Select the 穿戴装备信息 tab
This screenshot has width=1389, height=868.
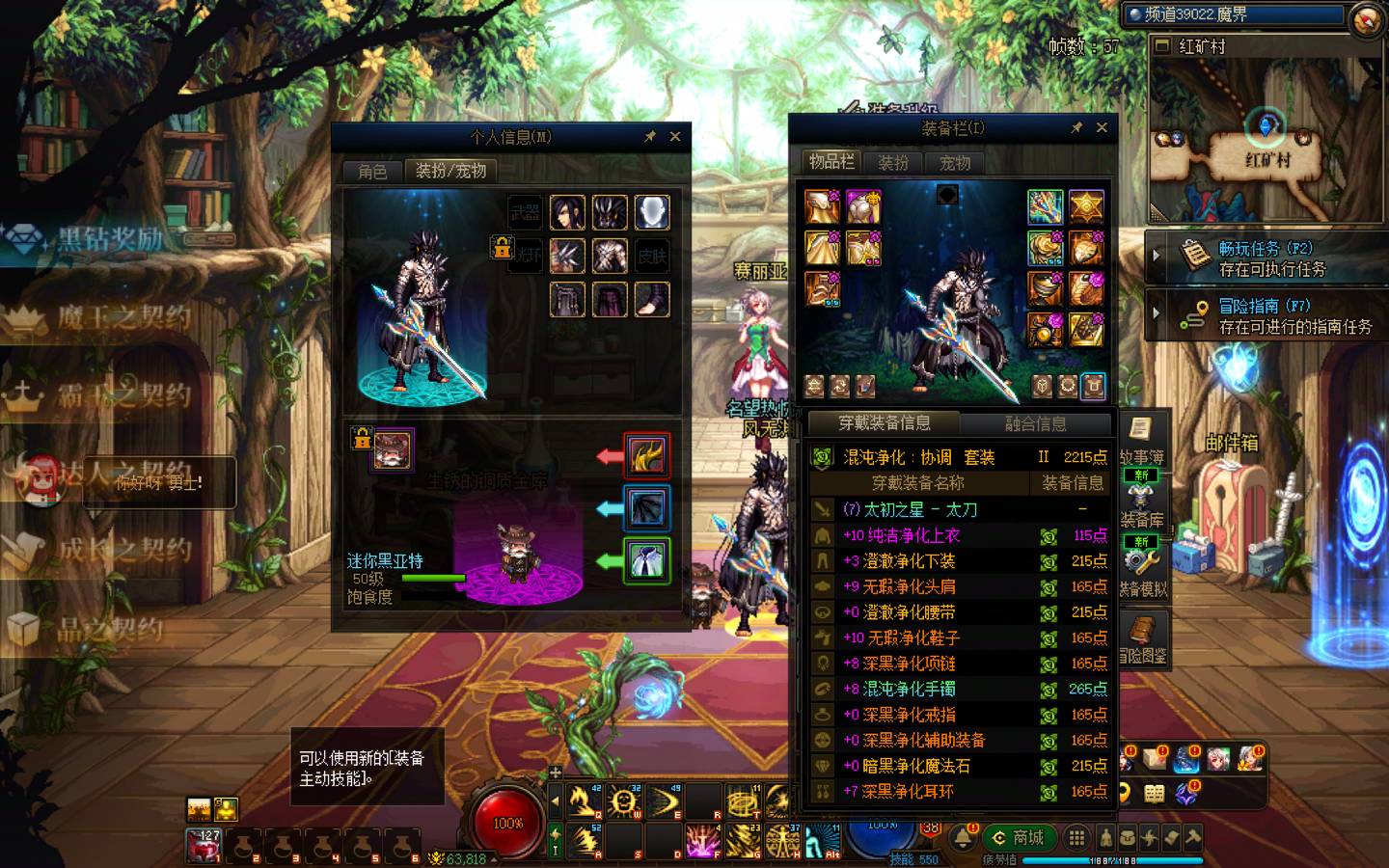(884, 423)
